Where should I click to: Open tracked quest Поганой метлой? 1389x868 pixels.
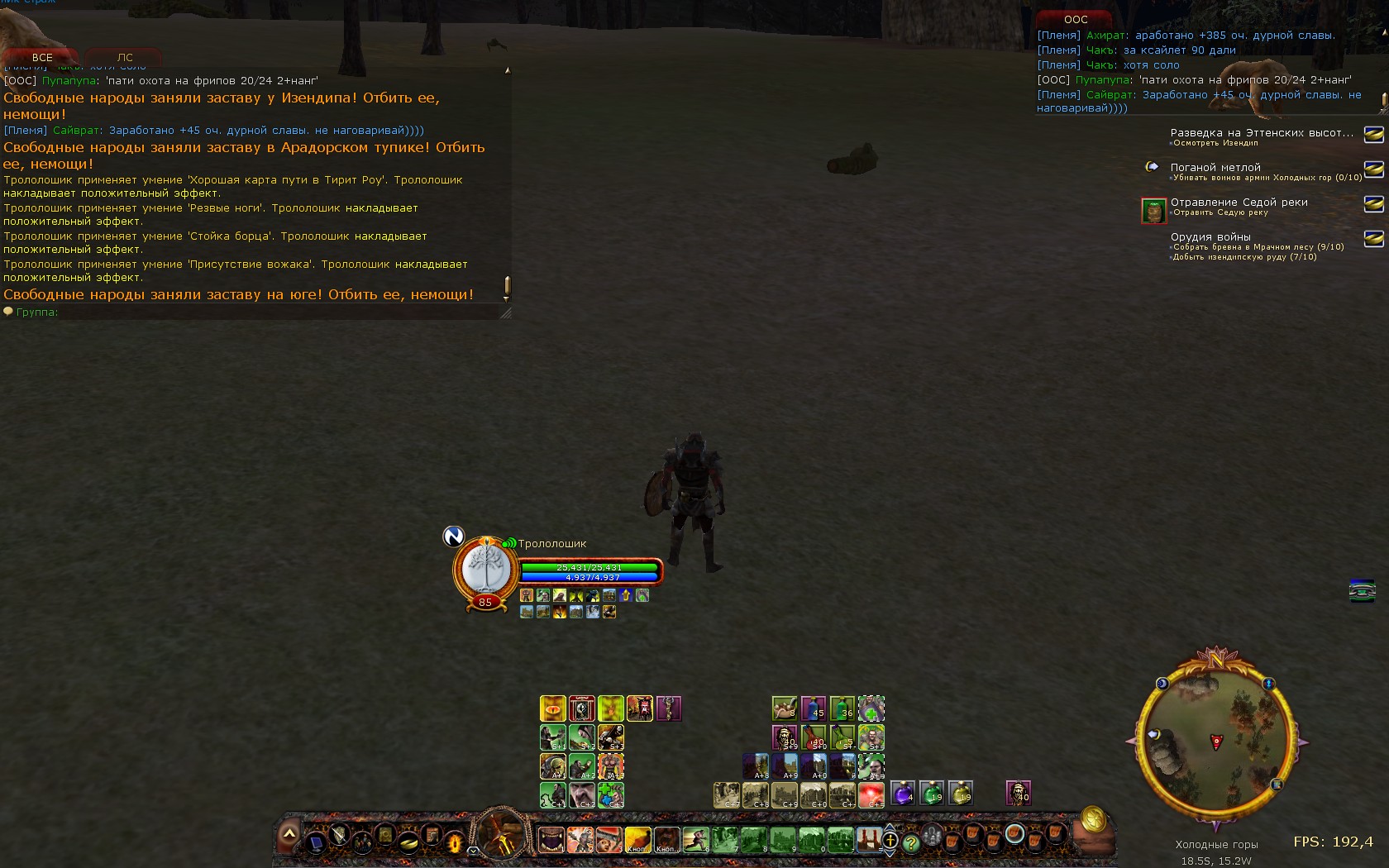tap(1215, 167)
